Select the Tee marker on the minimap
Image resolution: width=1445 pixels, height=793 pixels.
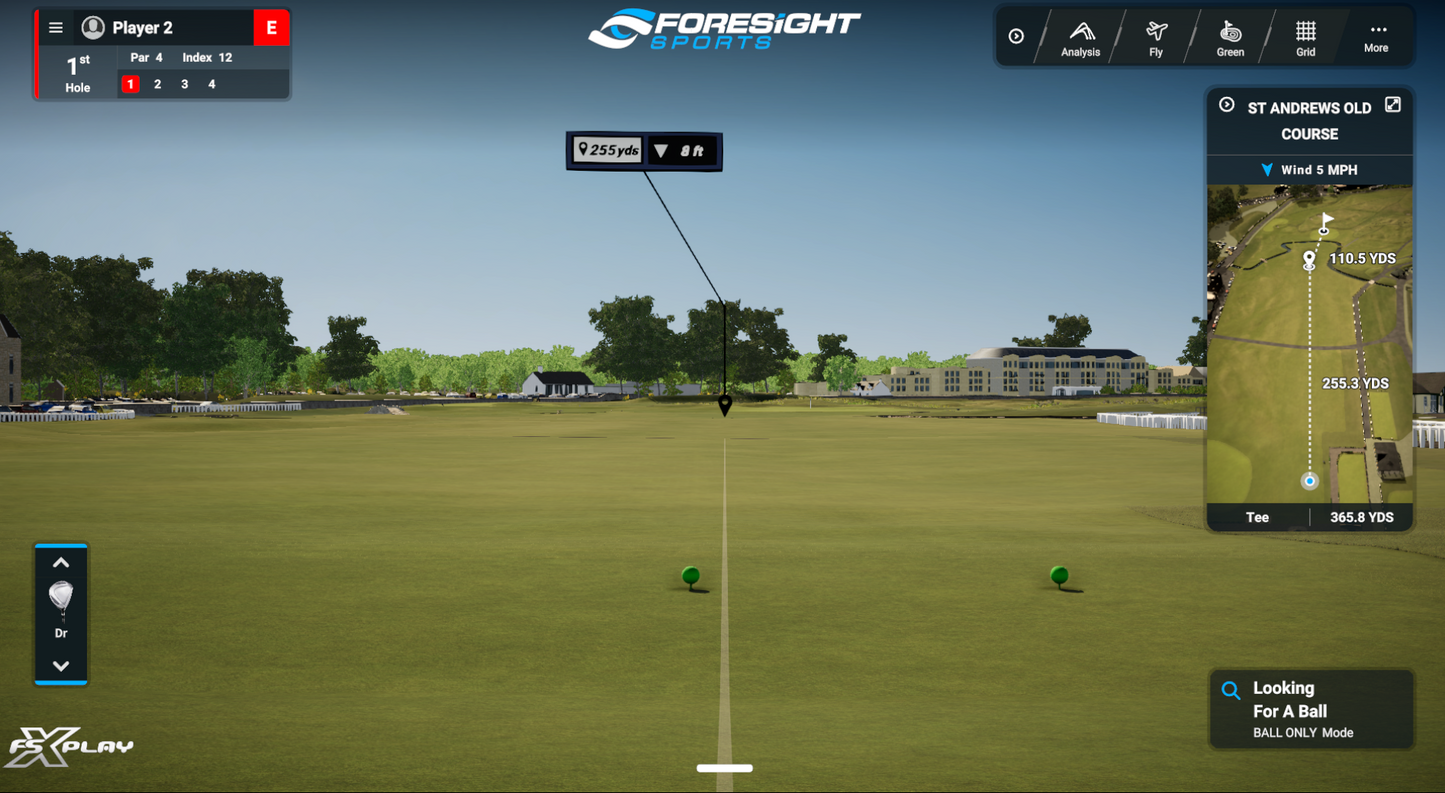point(1309,481)
